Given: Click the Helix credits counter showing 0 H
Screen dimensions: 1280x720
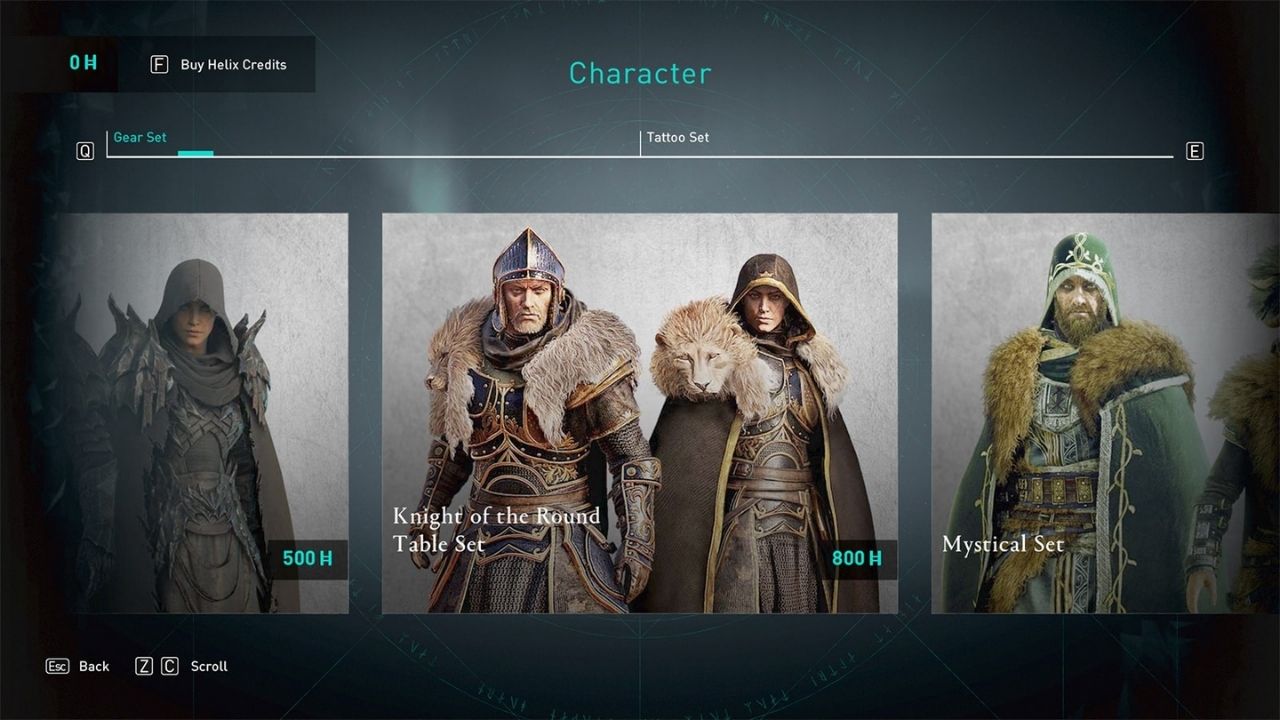Looking at the screenshot, I should (83, 63).
